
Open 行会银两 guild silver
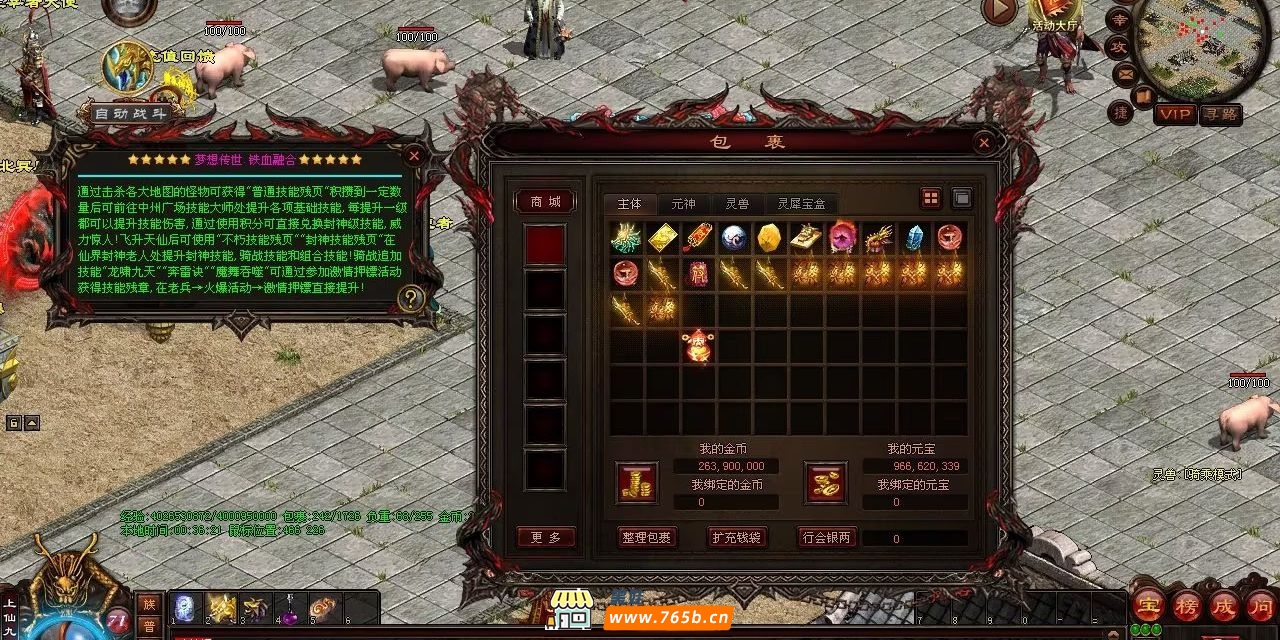827,537
